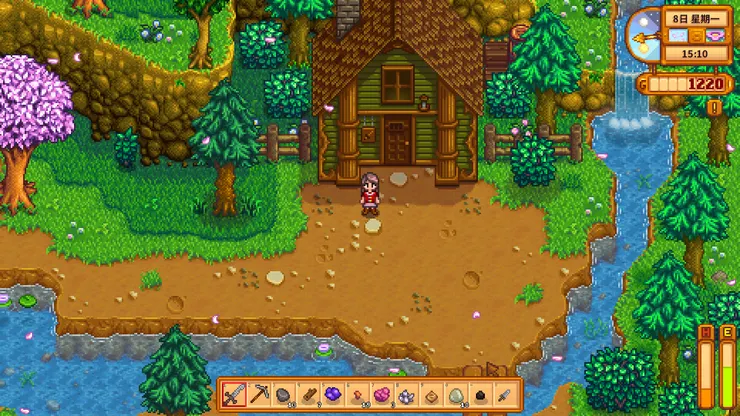Select the pickaxe hotbar slot
The width and height of the screenshot is (740, 416).
(259, 394)
